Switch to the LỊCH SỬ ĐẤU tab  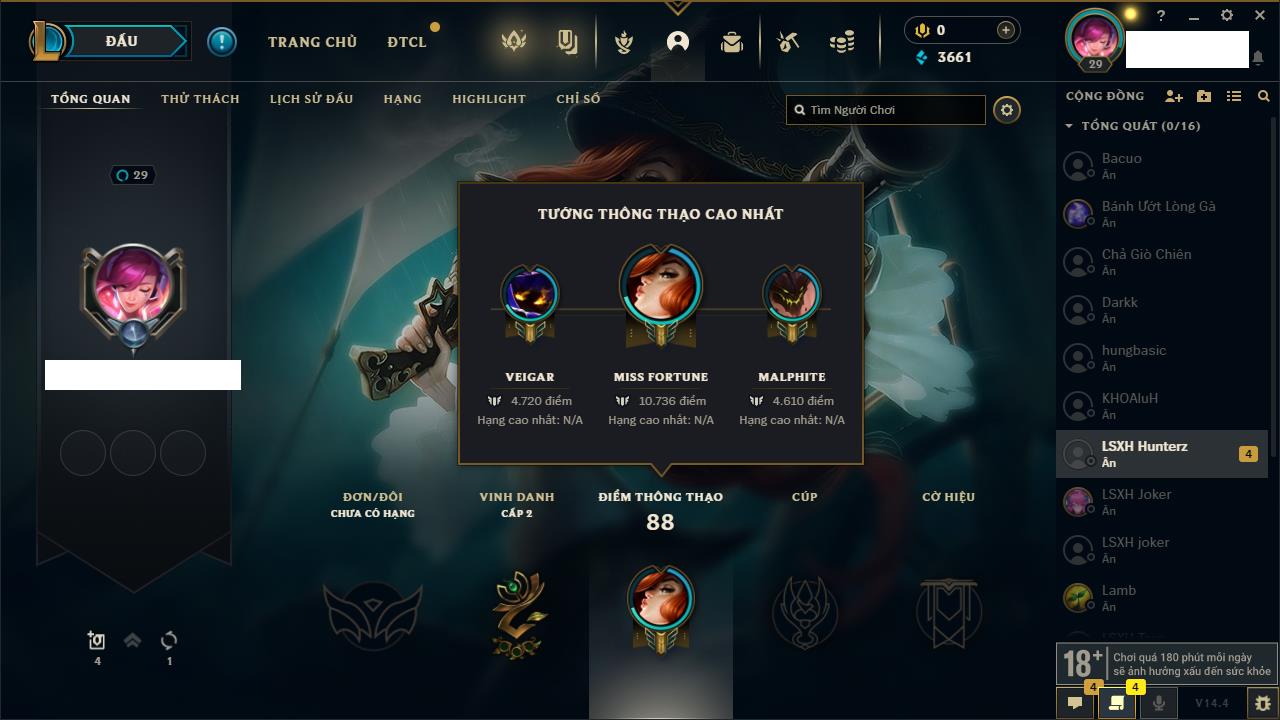[x=311, y=99]
